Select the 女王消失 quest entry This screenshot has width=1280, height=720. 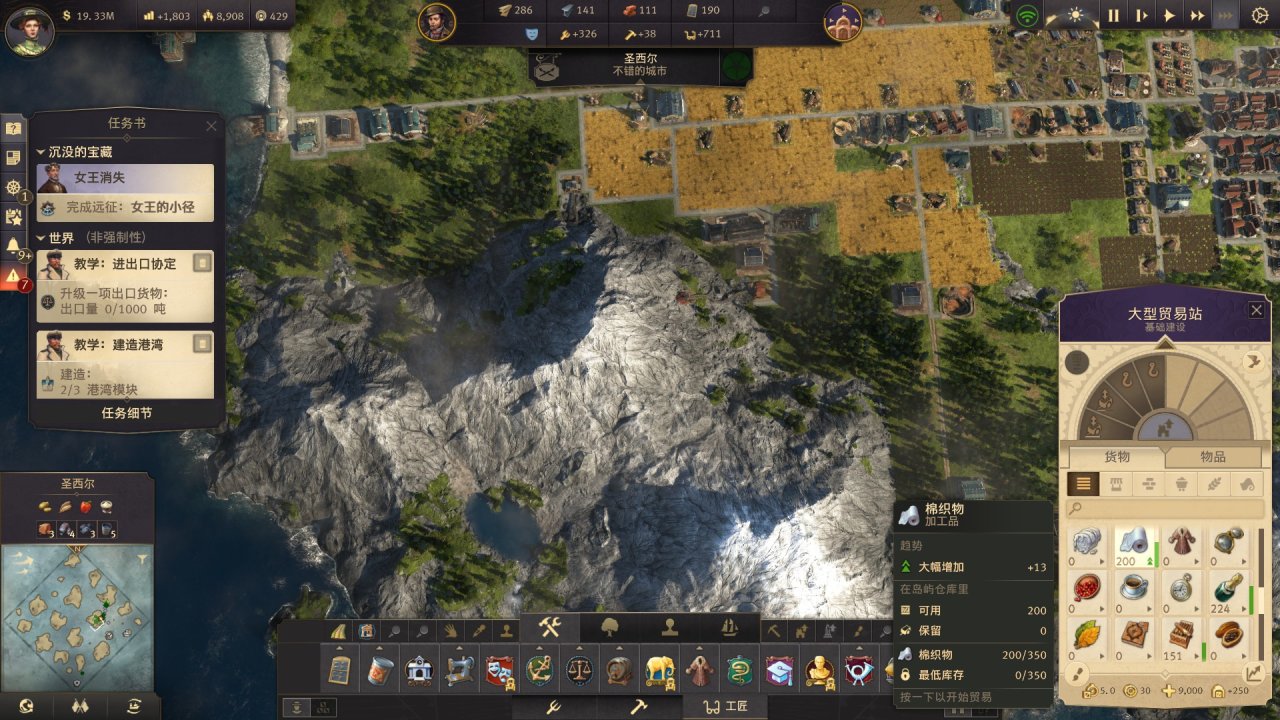(x=126, y=178)
